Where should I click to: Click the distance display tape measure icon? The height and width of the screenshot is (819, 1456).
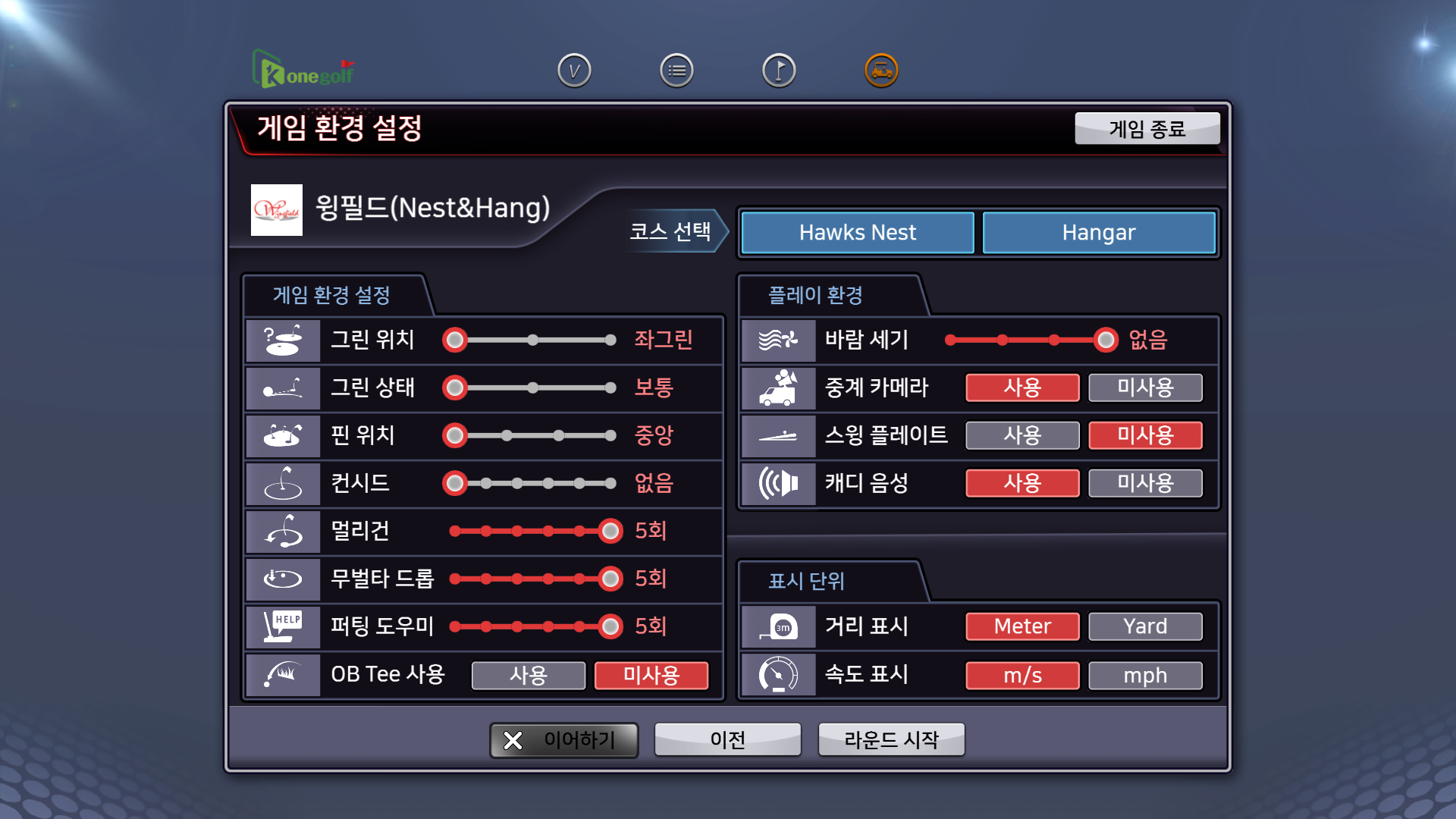778,626
